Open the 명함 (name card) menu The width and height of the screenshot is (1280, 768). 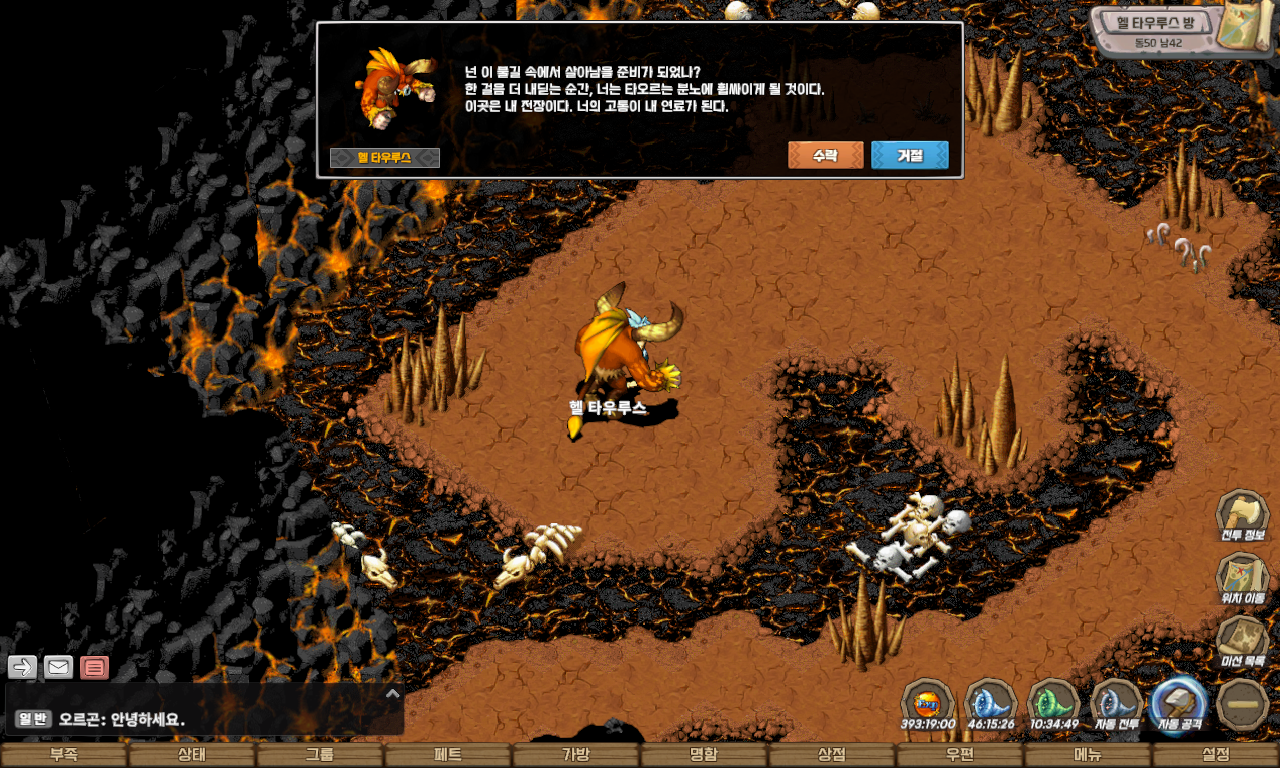704,755
